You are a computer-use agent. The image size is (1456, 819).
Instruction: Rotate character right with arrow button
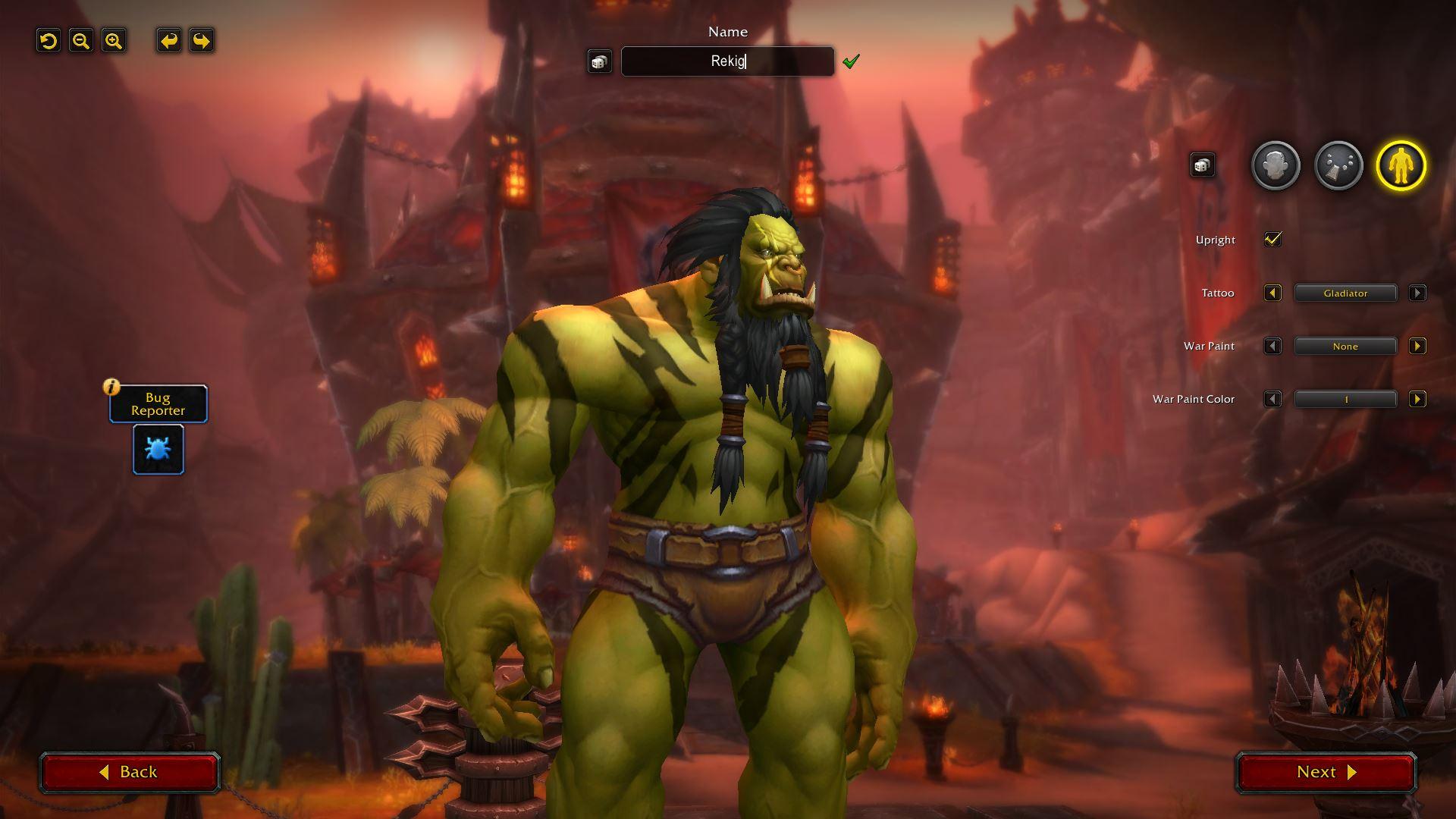click(x=201, y=41)
